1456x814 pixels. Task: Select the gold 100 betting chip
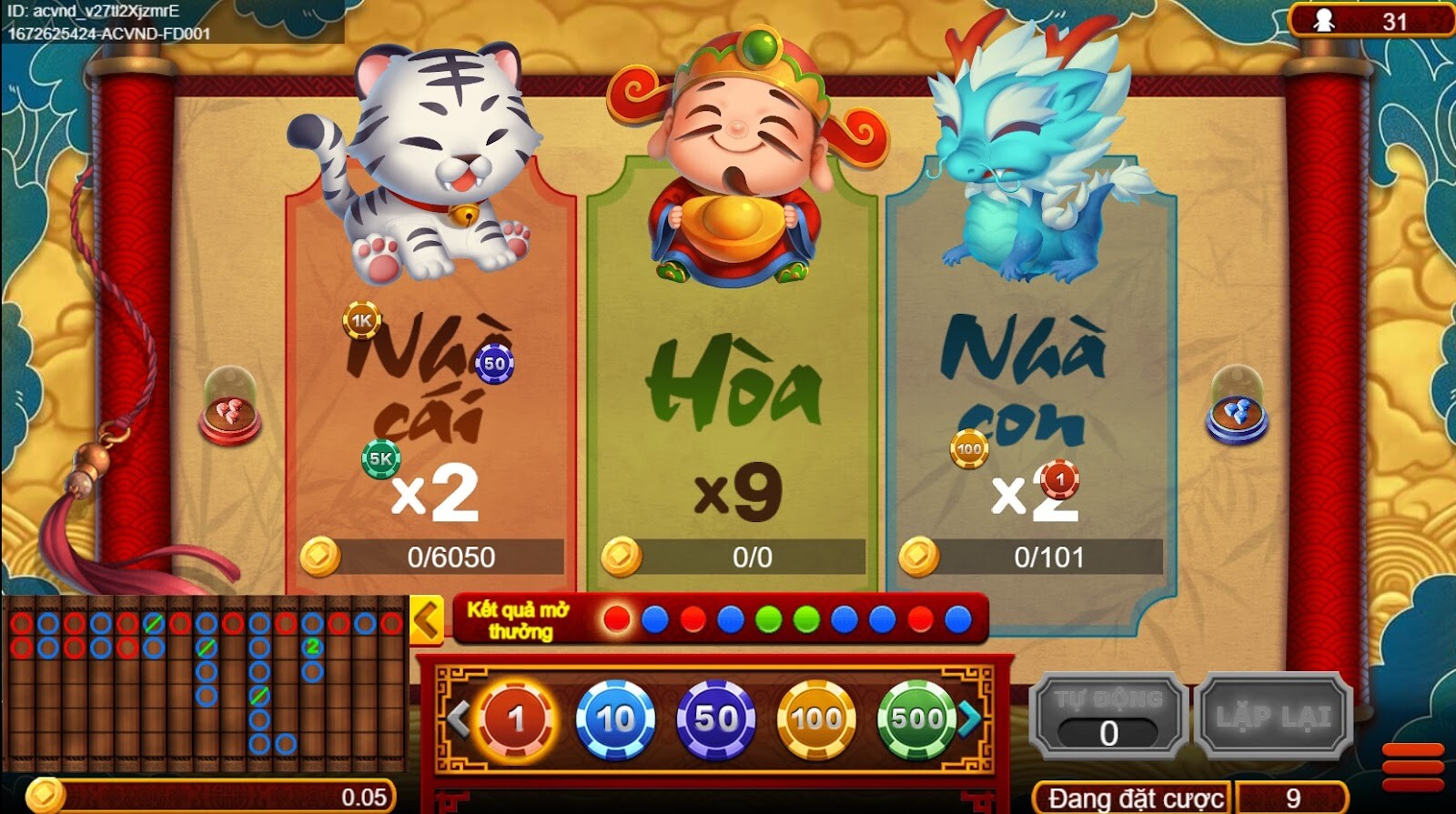point(815,719)
